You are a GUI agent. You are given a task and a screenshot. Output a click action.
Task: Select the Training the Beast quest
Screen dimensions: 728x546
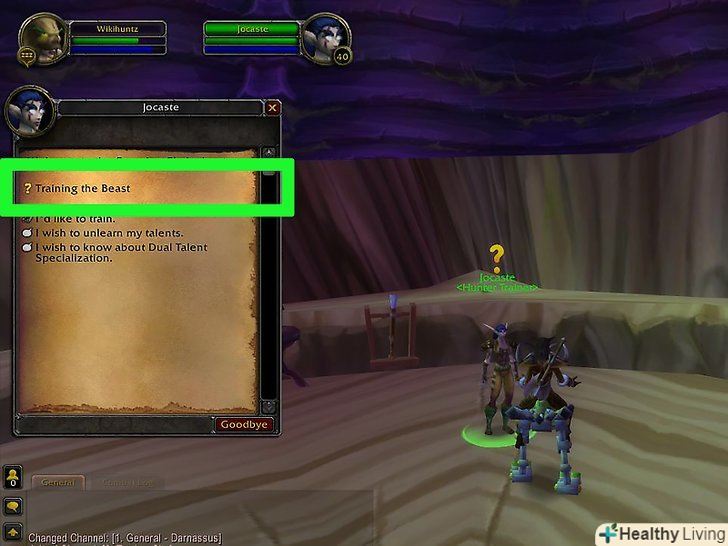point(82,188)
